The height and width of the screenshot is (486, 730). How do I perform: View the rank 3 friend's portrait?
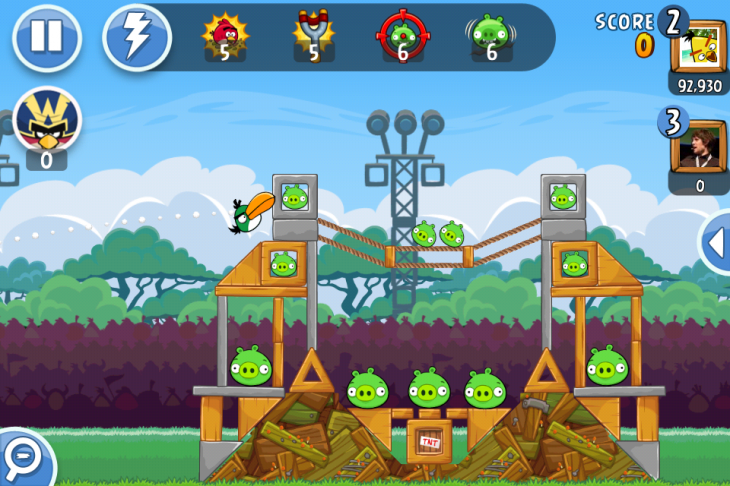698,146
